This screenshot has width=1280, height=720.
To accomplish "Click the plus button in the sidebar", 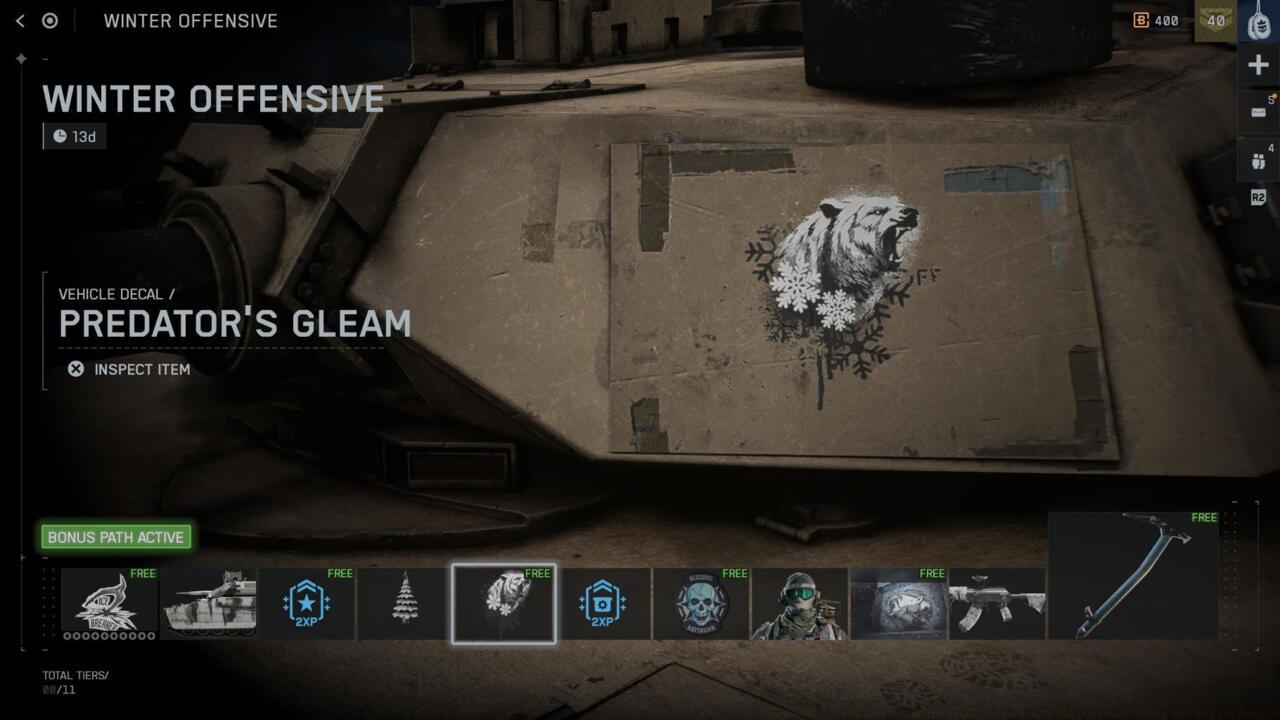I will pyautogui.click(x=1258, y=65).
